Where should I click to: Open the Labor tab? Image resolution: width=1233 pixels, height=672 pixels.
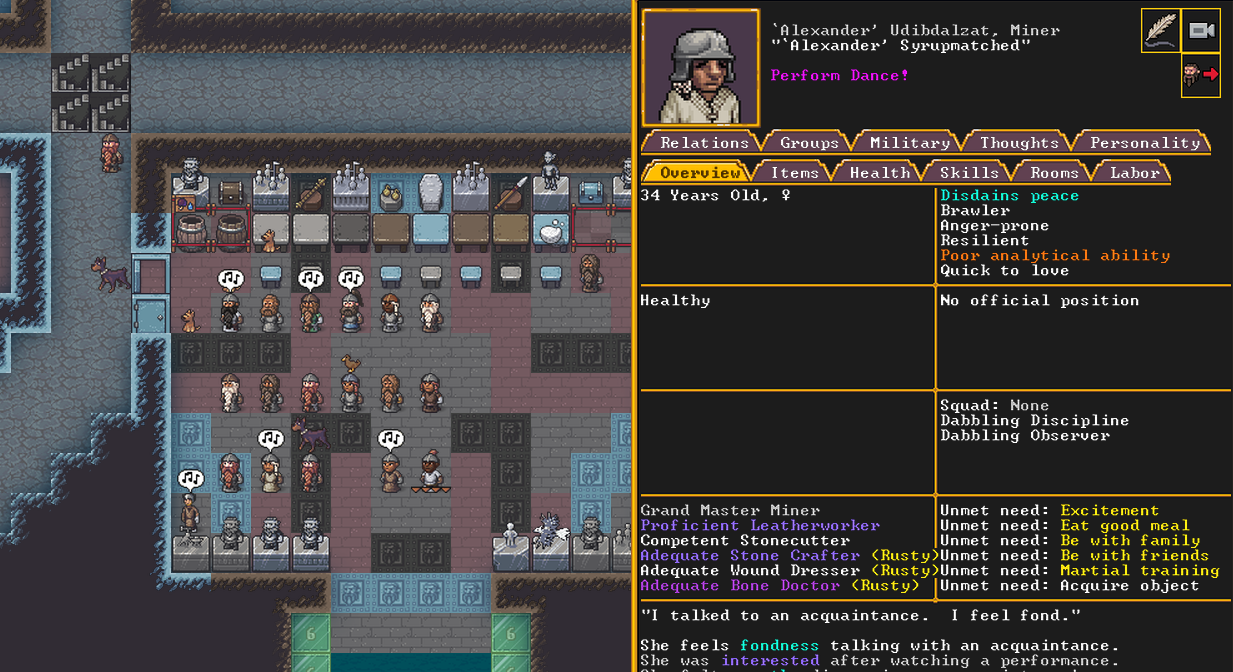tap(1135, 173)
